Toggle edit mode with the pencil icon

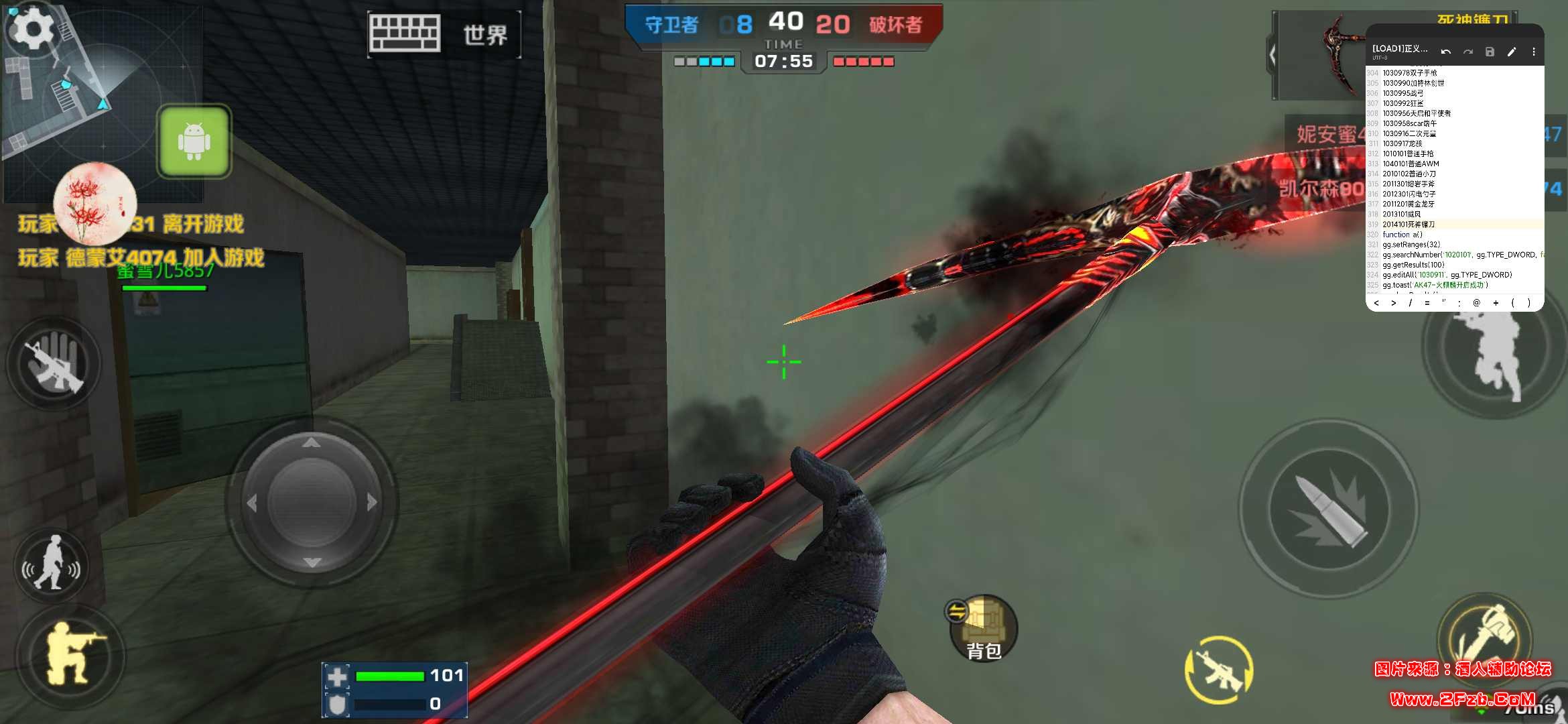click(1512, 52)
